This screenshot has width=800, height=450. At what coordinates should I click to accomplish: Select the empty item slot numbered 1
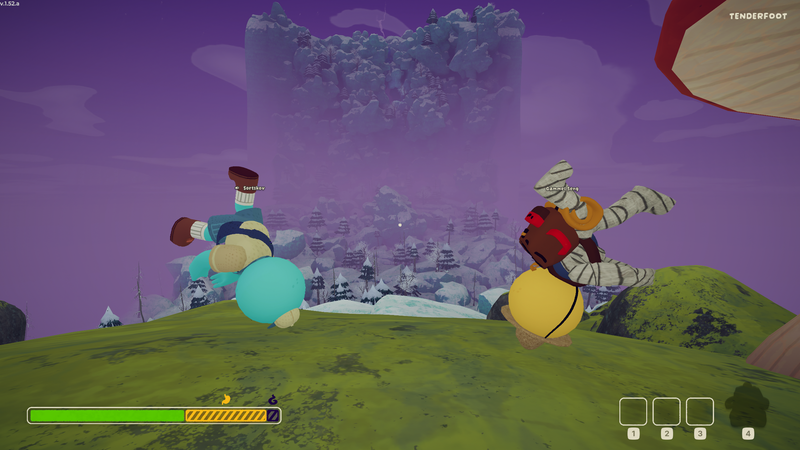point(633,411)
